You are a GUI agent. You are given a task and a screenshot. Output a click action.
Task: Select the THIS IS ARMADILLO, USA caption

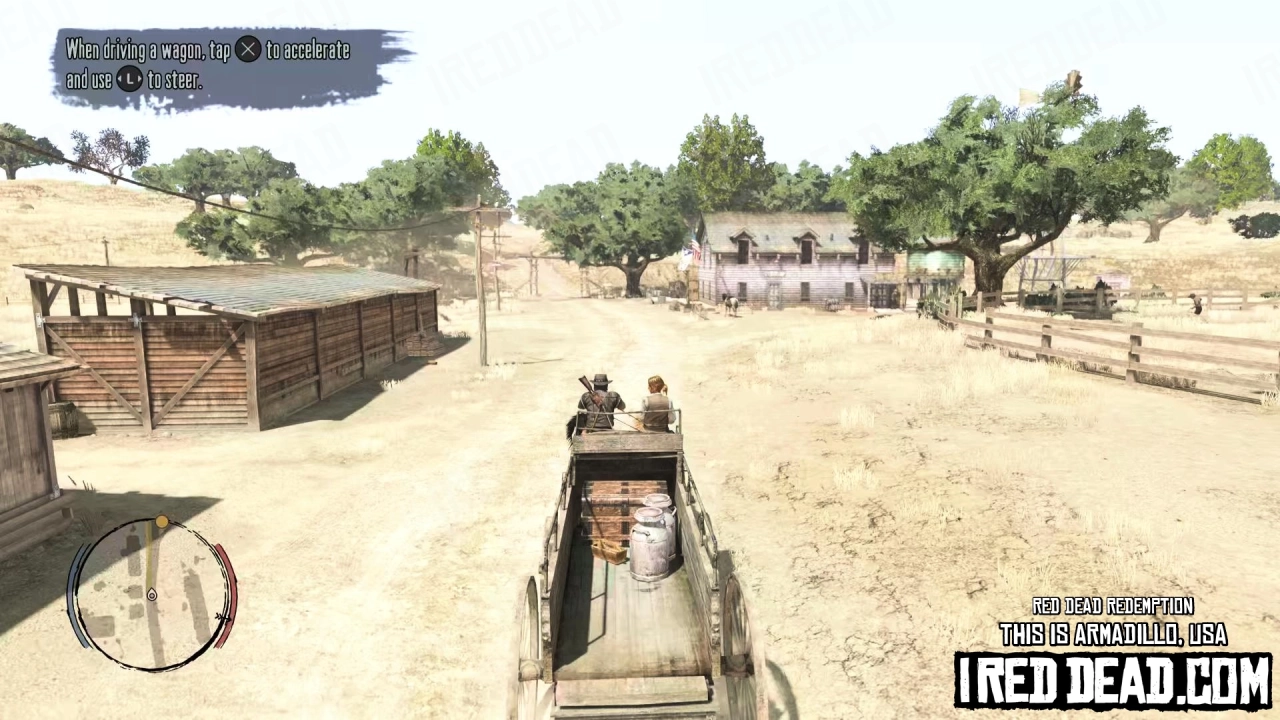(1112, 634)
